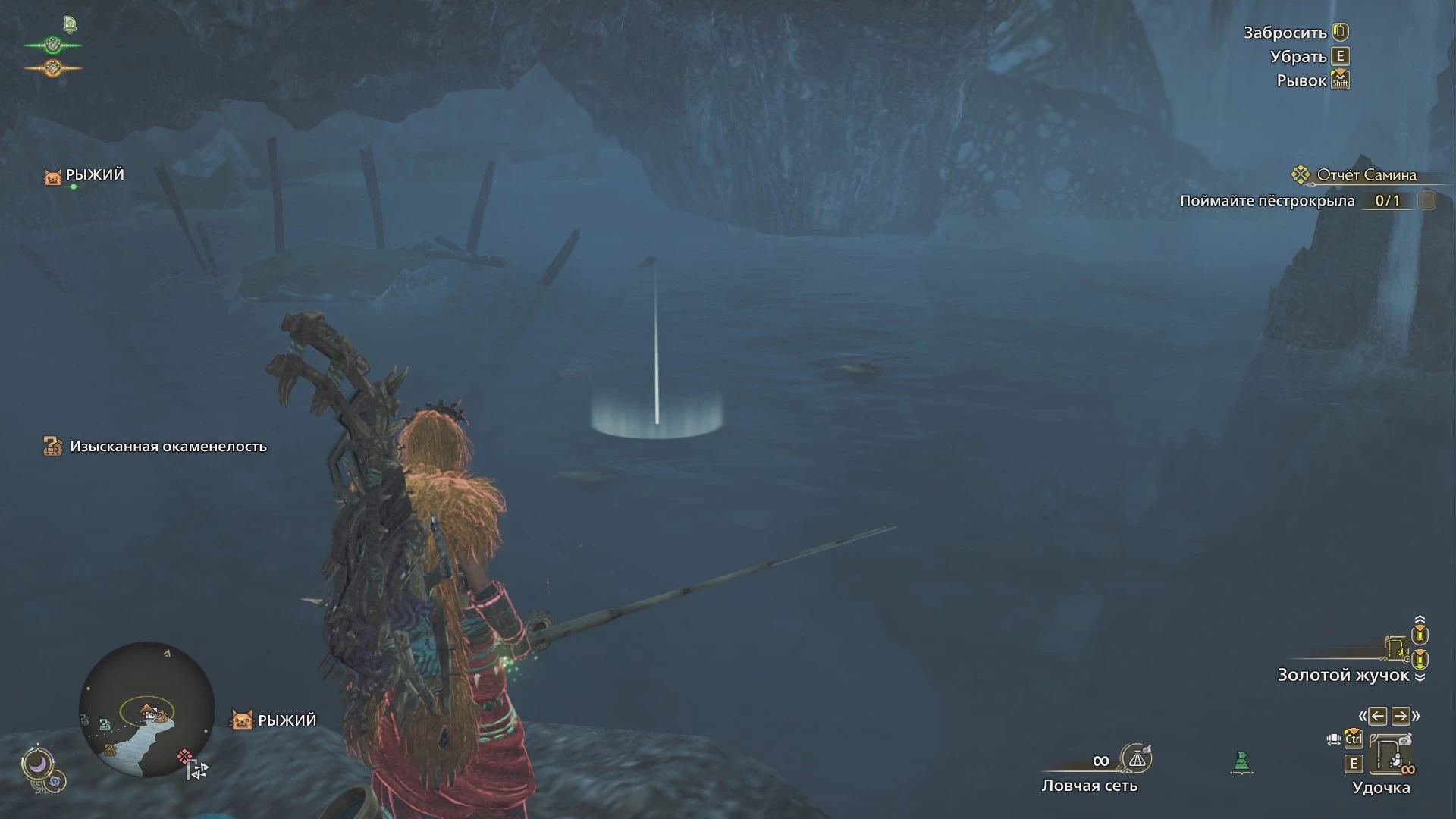Choose the Золотой жучок bait icon

point(1396,648)
